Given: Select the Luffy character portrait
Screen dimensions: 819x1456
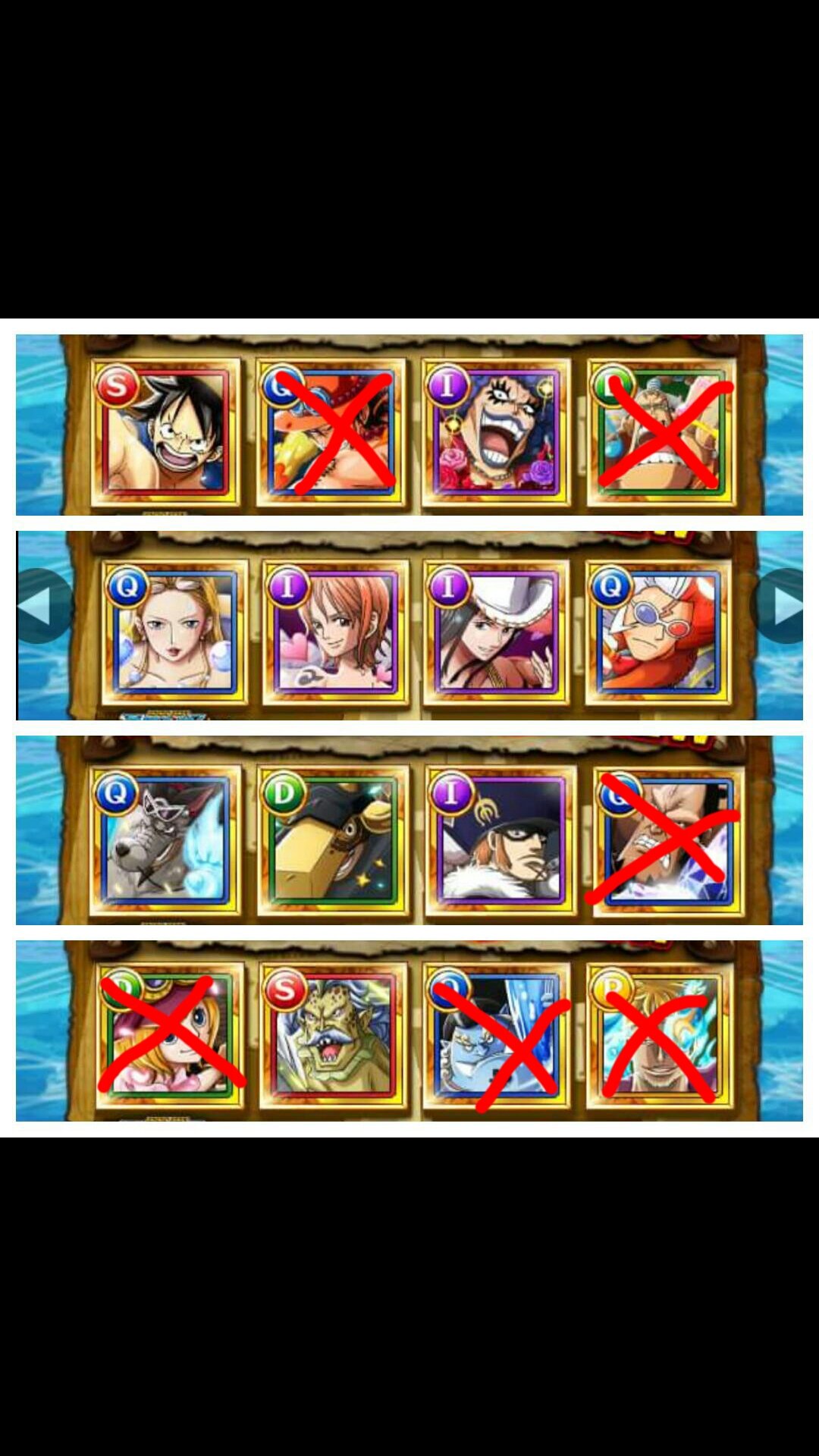Looking at the screenshot, I should (166, 432).
